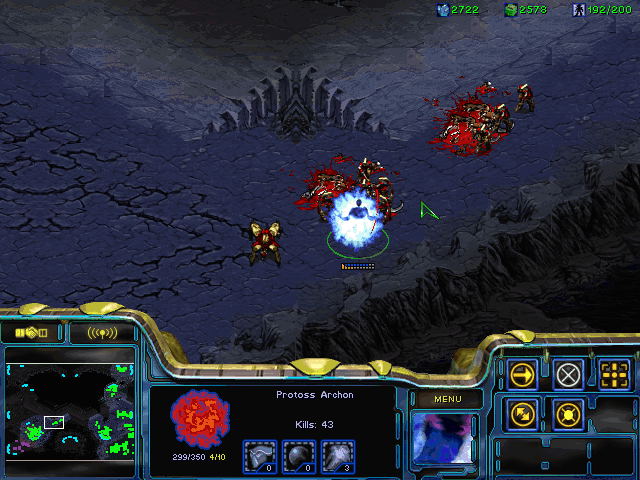This screenshot has height=480, width=640.
Task: Open the game MENU
Action: [x=447, y=400]
